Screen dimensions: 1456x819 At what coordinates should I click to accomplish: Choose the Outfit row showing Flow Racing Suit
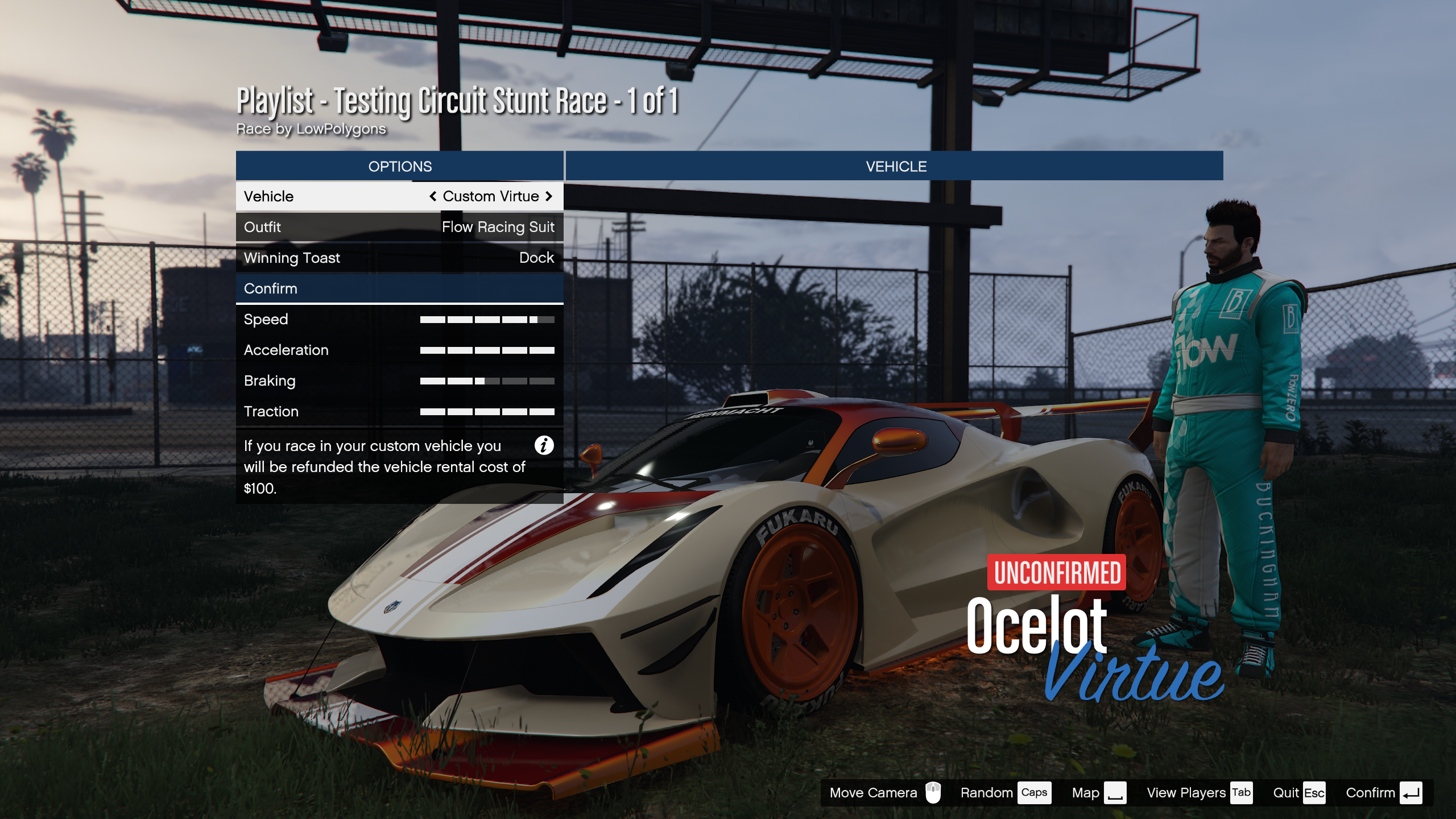399,227
